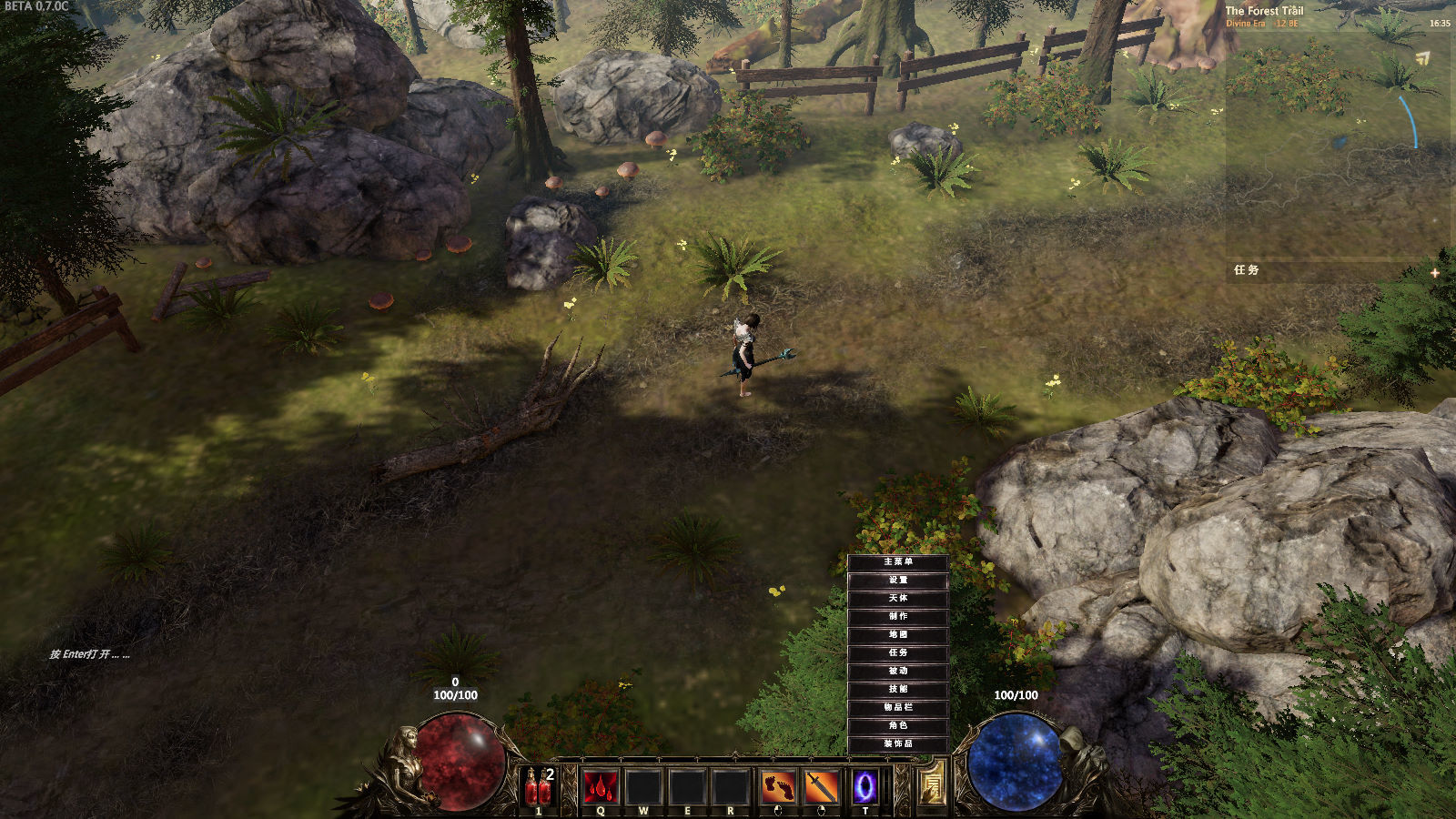The image size is (1456, 819).
Task: Click the minimap overlay
Action: click(1338, 136)
